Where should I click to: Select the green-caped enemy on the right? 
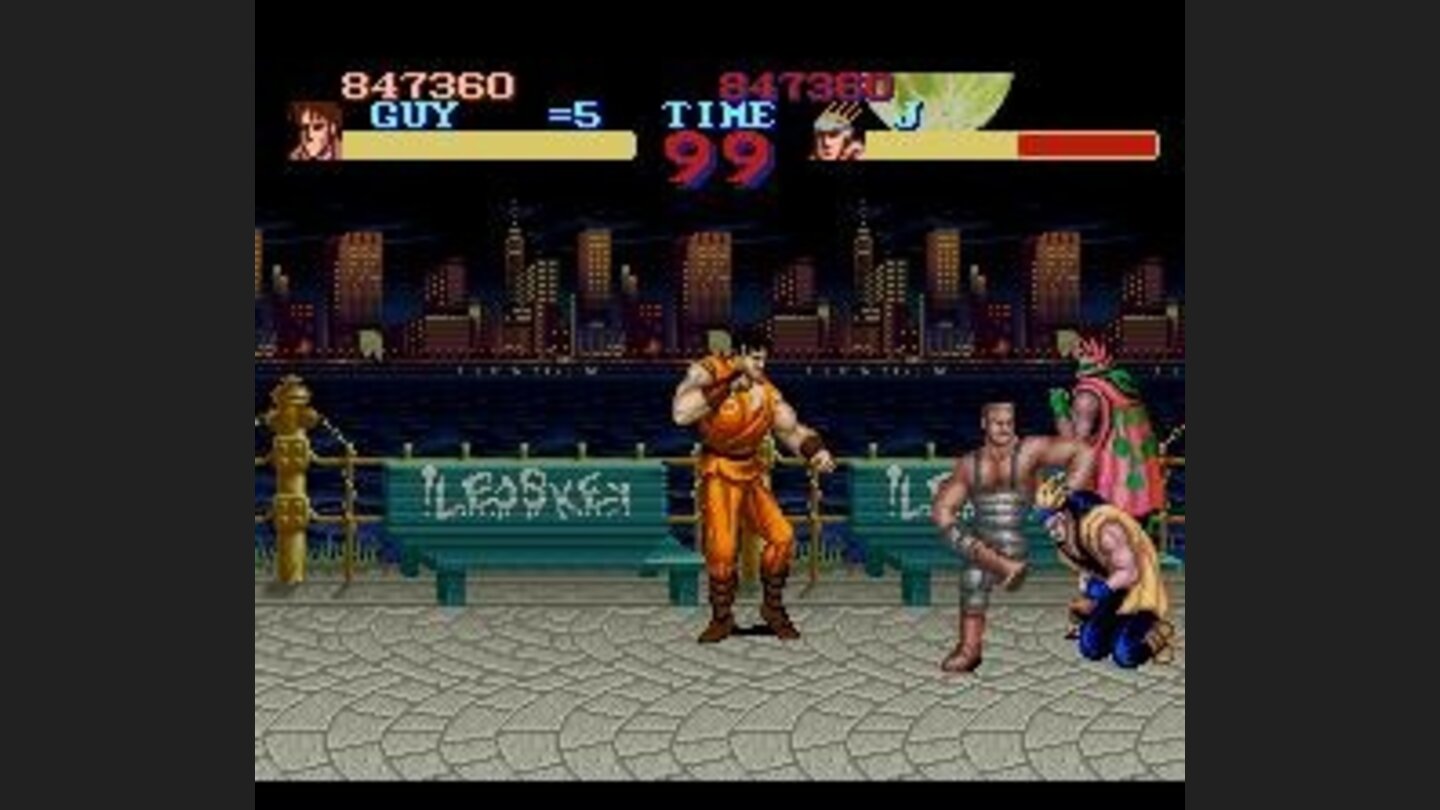pyautogui.click(x=1105, y=430)
